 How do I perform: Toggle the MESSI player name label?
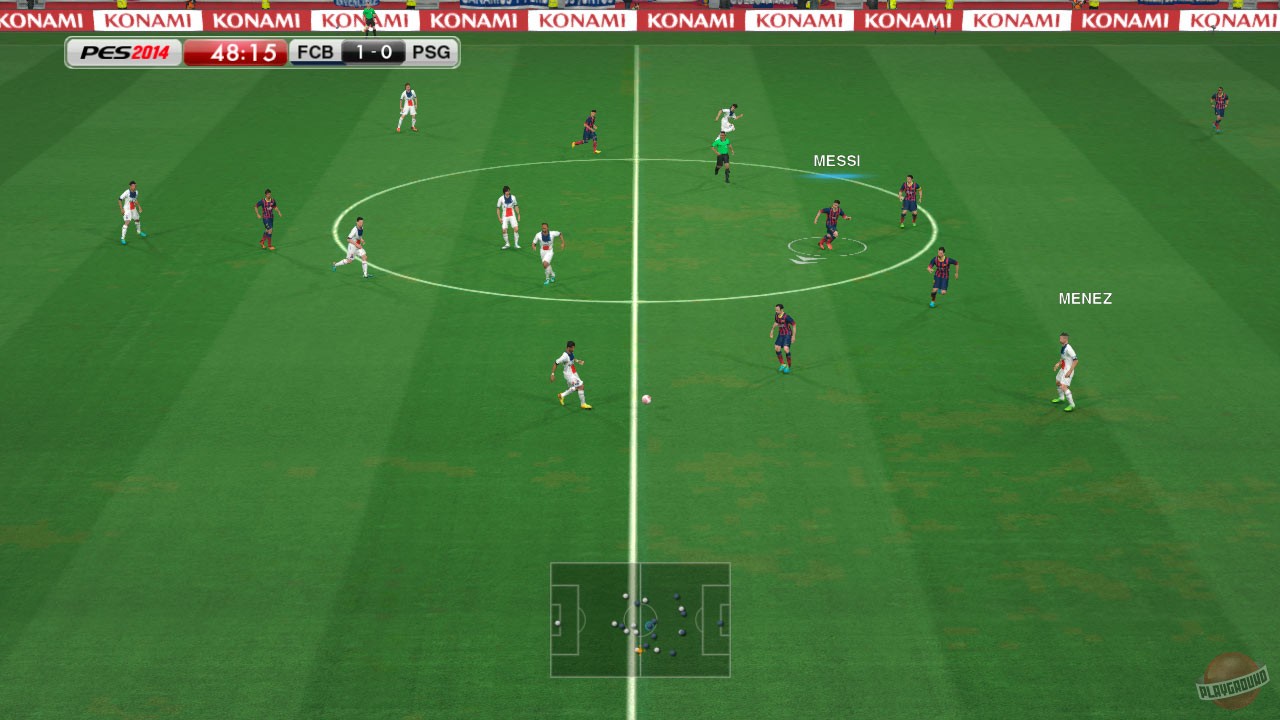tap(836, 160)
